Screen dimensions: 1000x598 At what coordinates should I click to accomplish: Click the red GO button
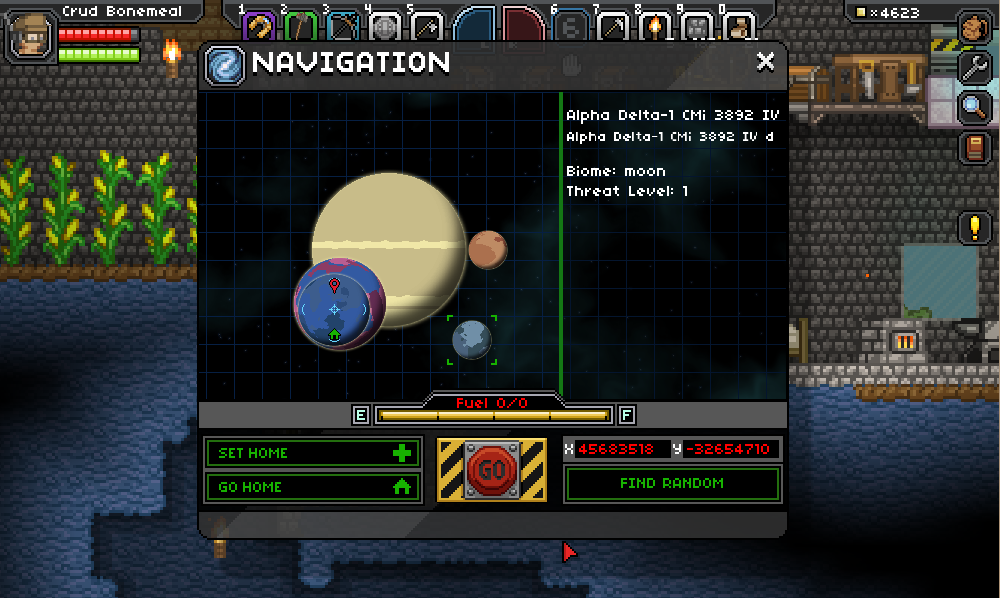[x=492, y=469]
